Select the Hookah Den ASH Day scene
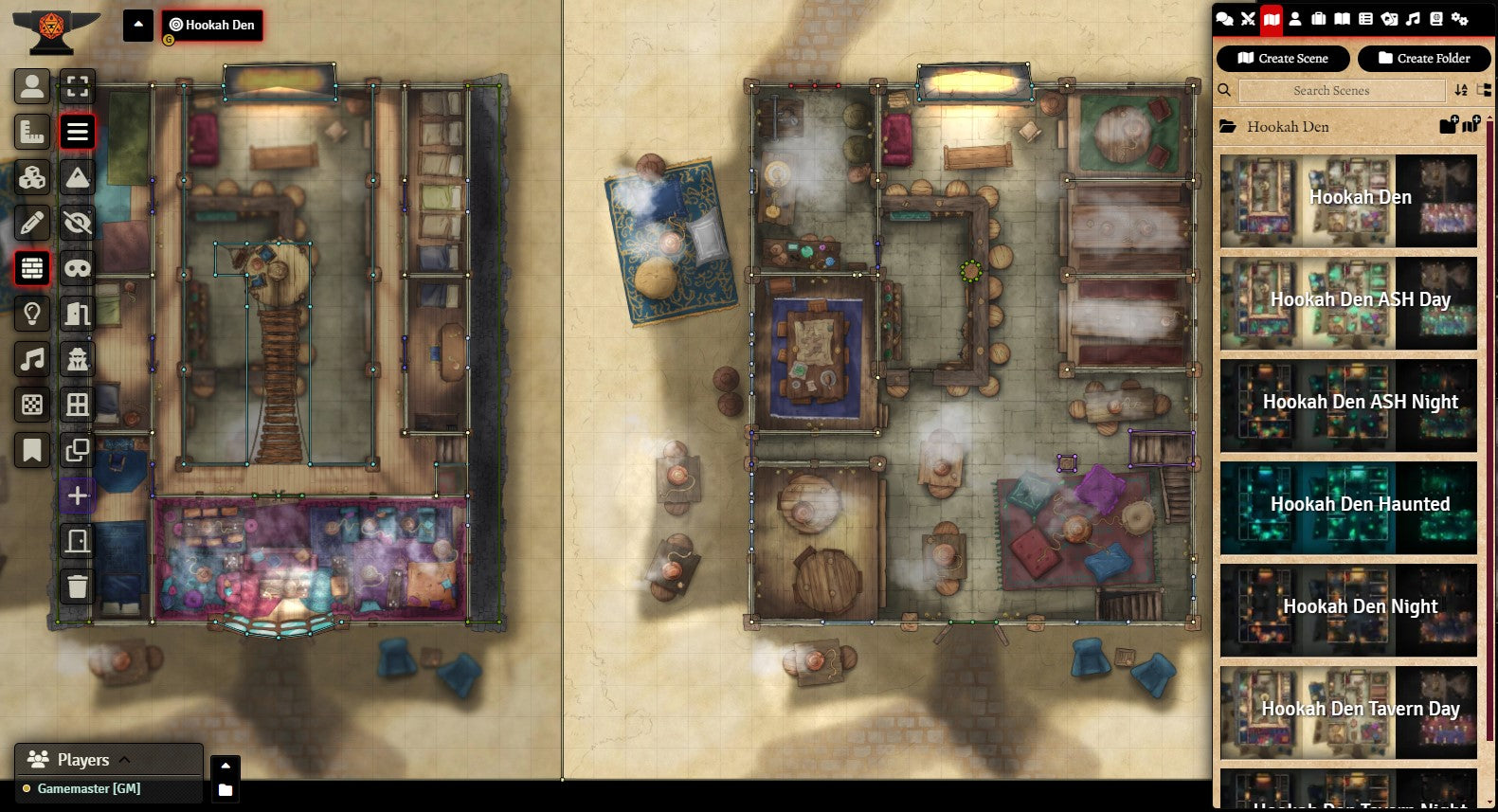Viewport: 1498px width, 812px height. 1348,300
